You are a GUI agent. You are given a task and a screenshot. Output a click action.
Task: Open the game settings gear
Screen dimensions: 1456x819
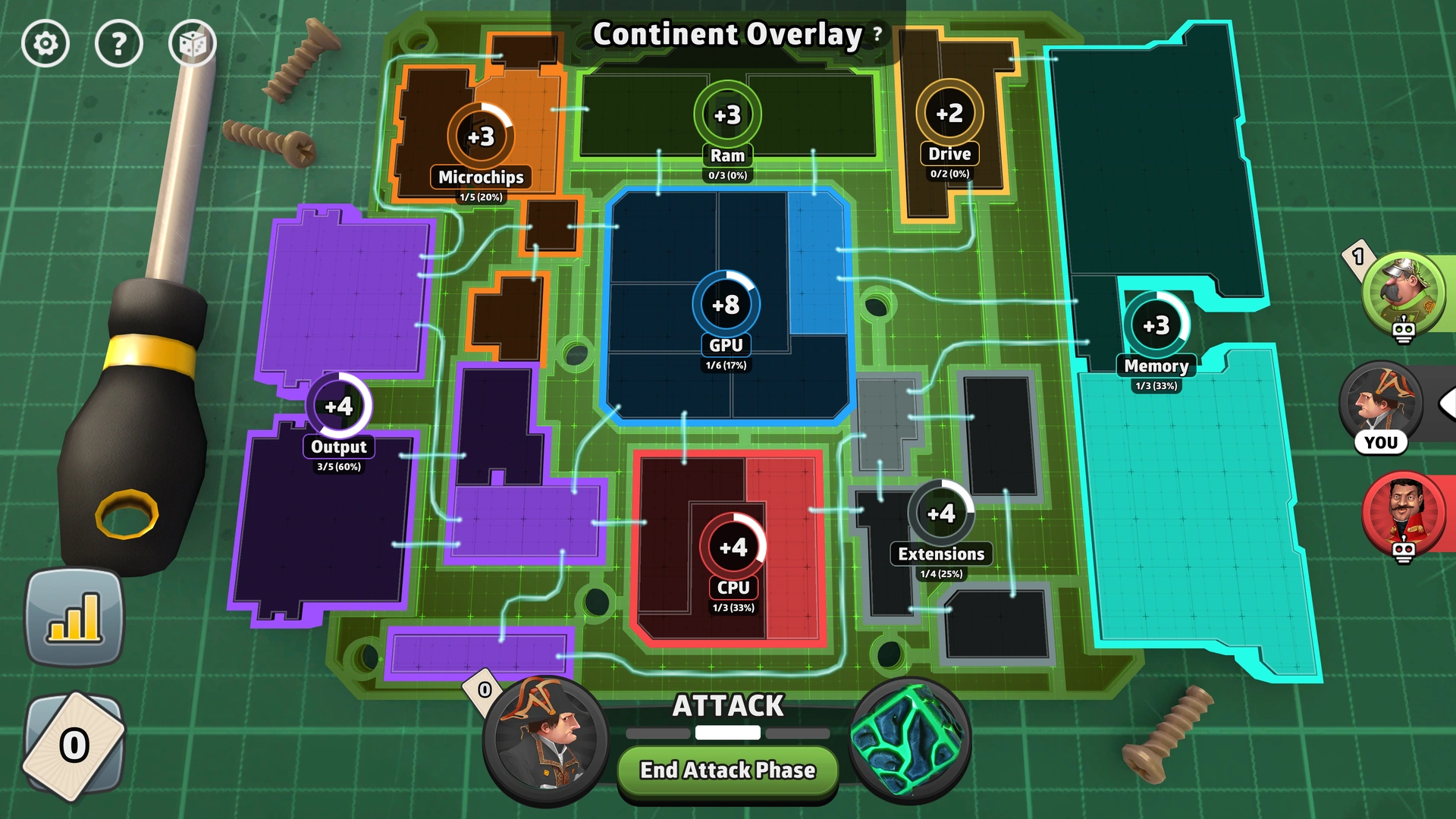(x=45, y=43)
